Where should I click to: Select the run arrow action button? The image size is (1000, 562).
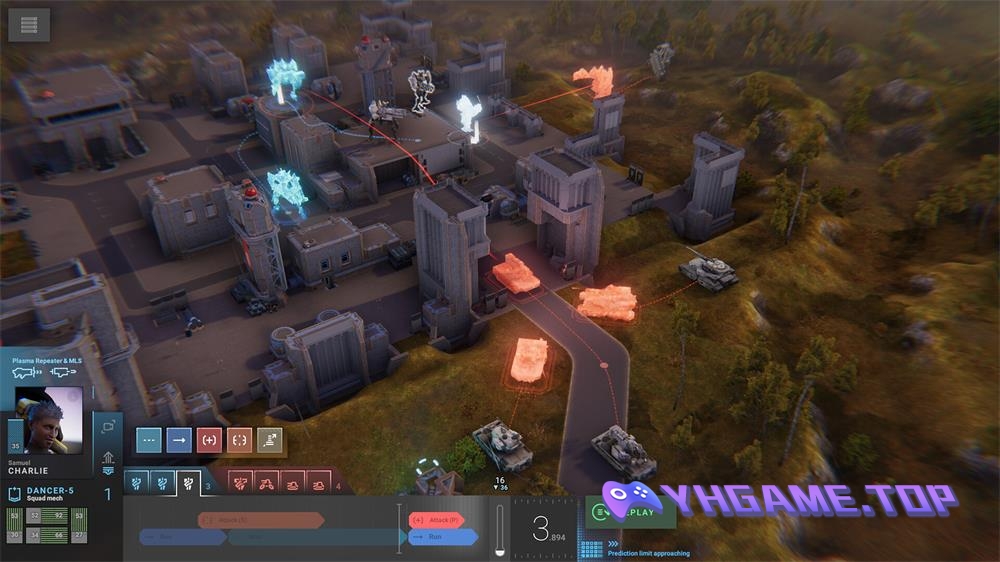pos(180,439)
